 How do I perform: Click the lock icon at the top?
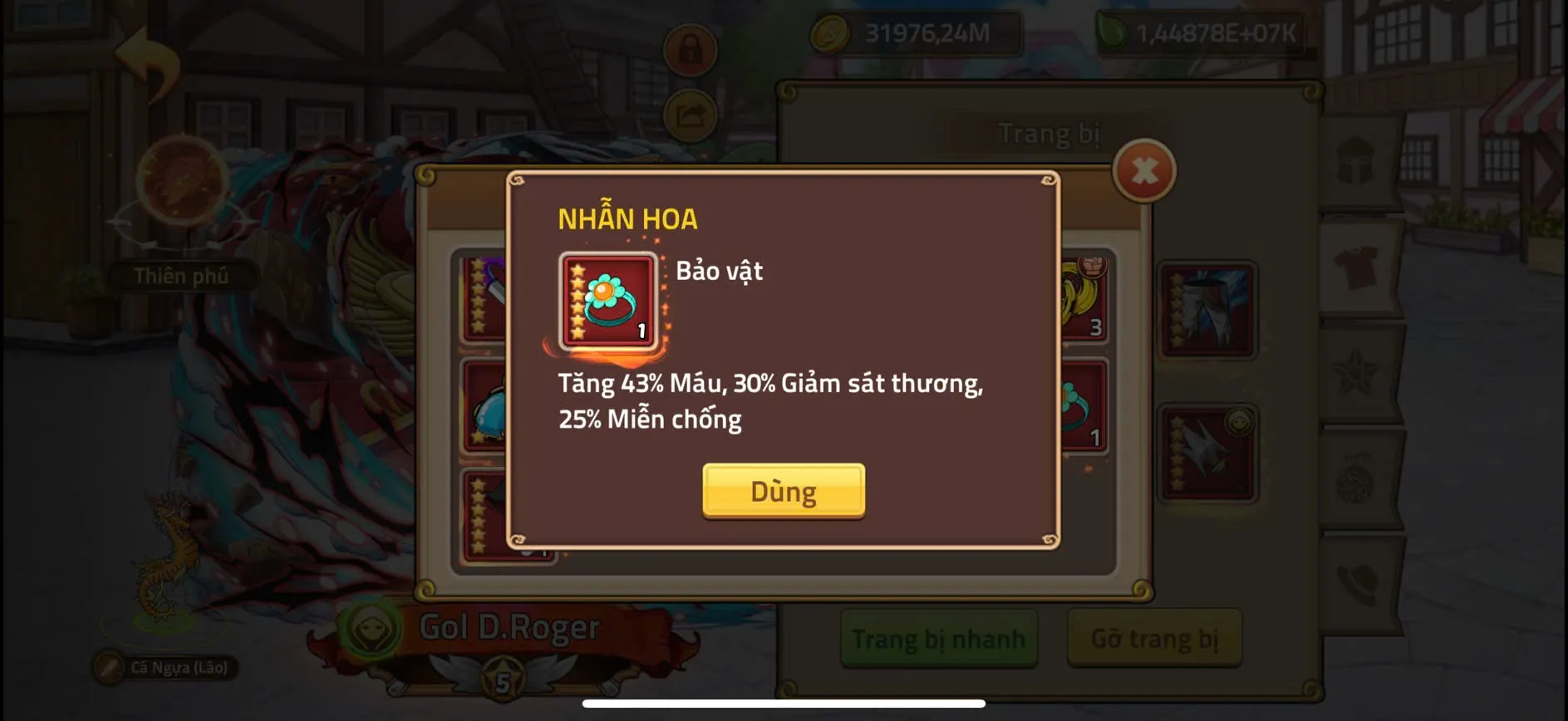click(691, 50)
